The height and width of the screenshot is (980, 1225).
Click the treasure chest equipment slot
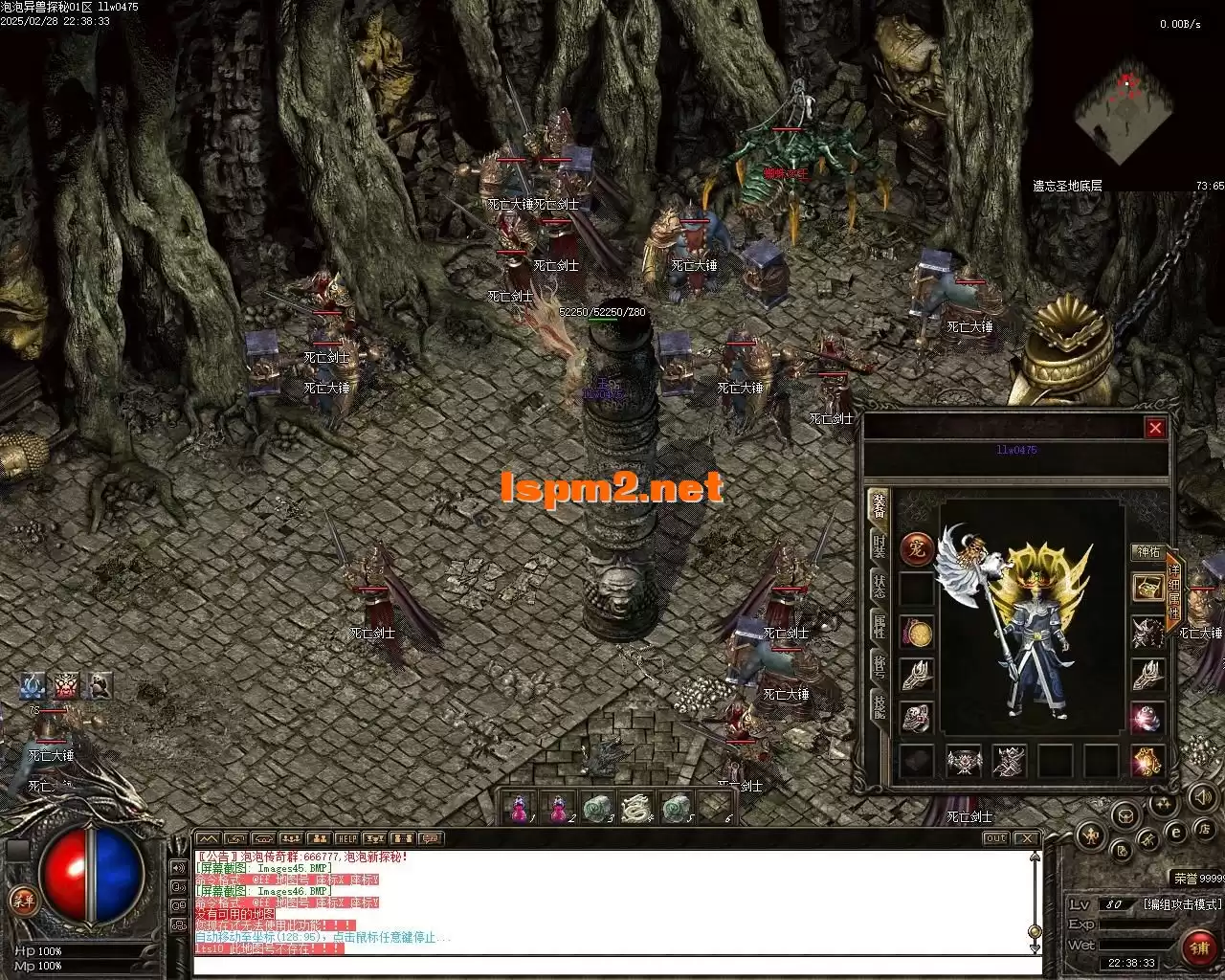coord(1147,588)
